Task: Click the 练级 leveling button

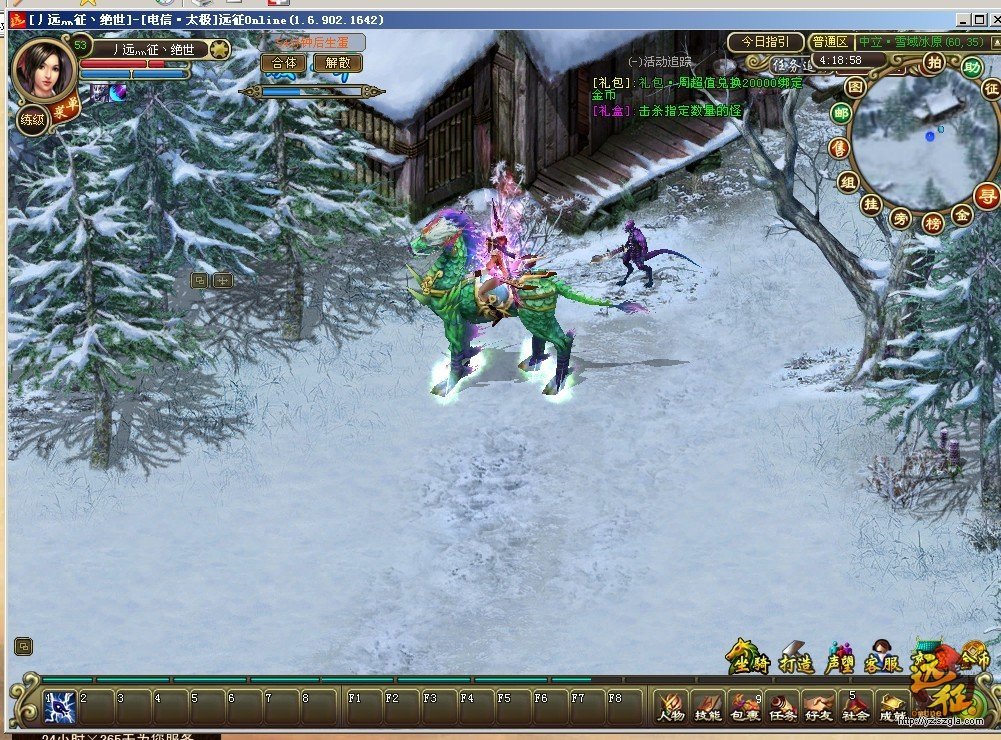Action: (32, 119)
